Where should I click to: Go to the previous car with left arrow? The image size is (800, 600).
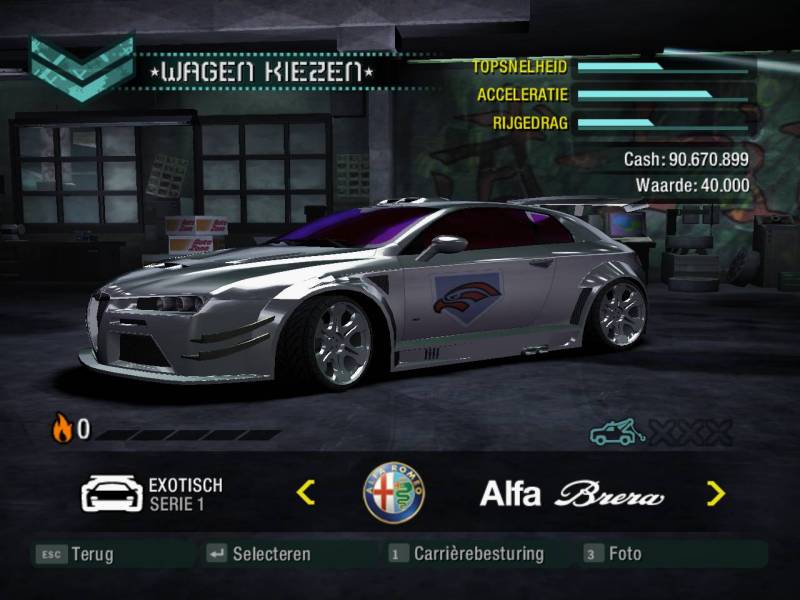point(307,492)
